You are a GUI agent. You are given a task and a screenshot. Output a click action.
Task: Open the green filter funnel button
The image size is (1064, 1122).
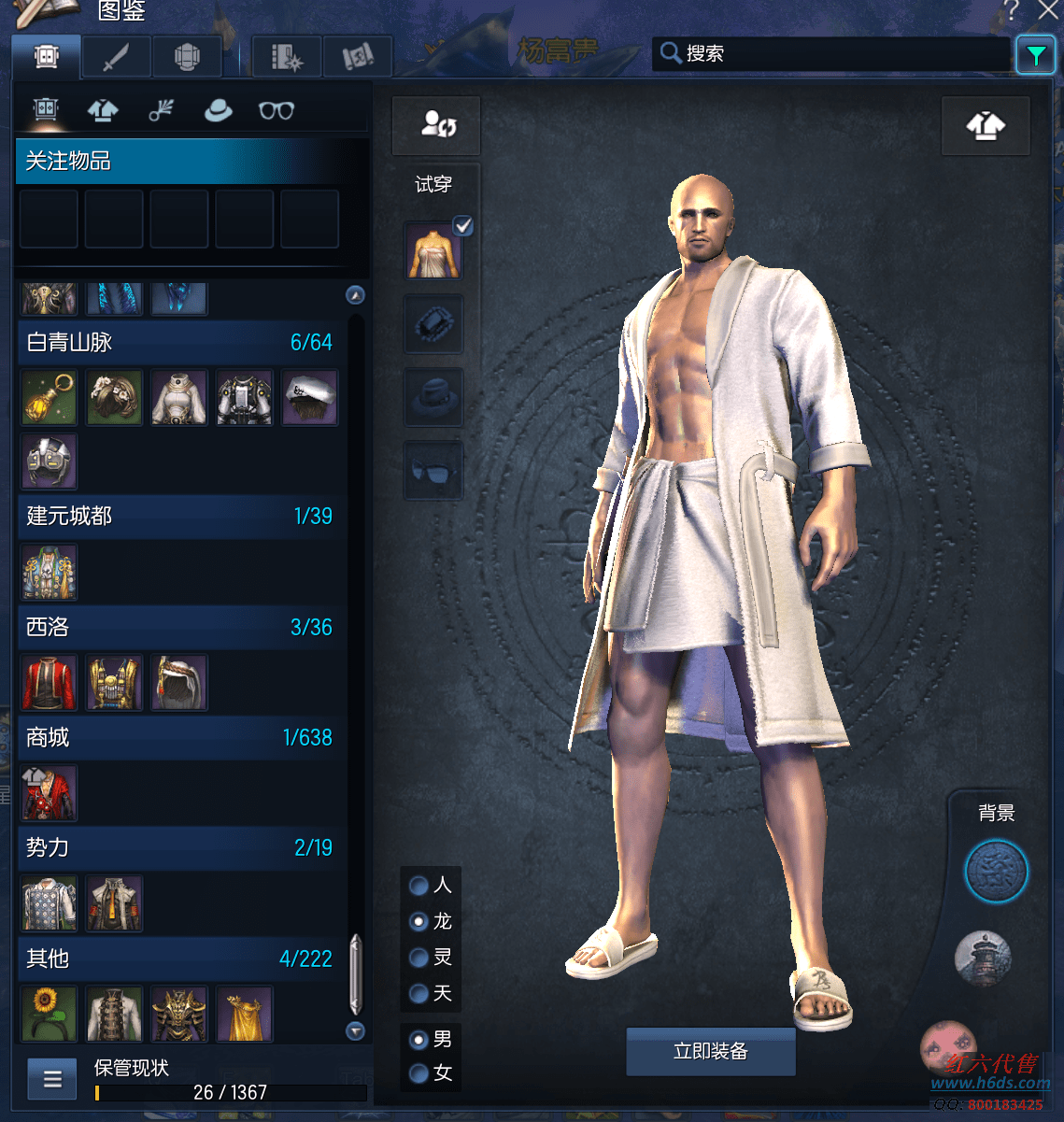1035,56
